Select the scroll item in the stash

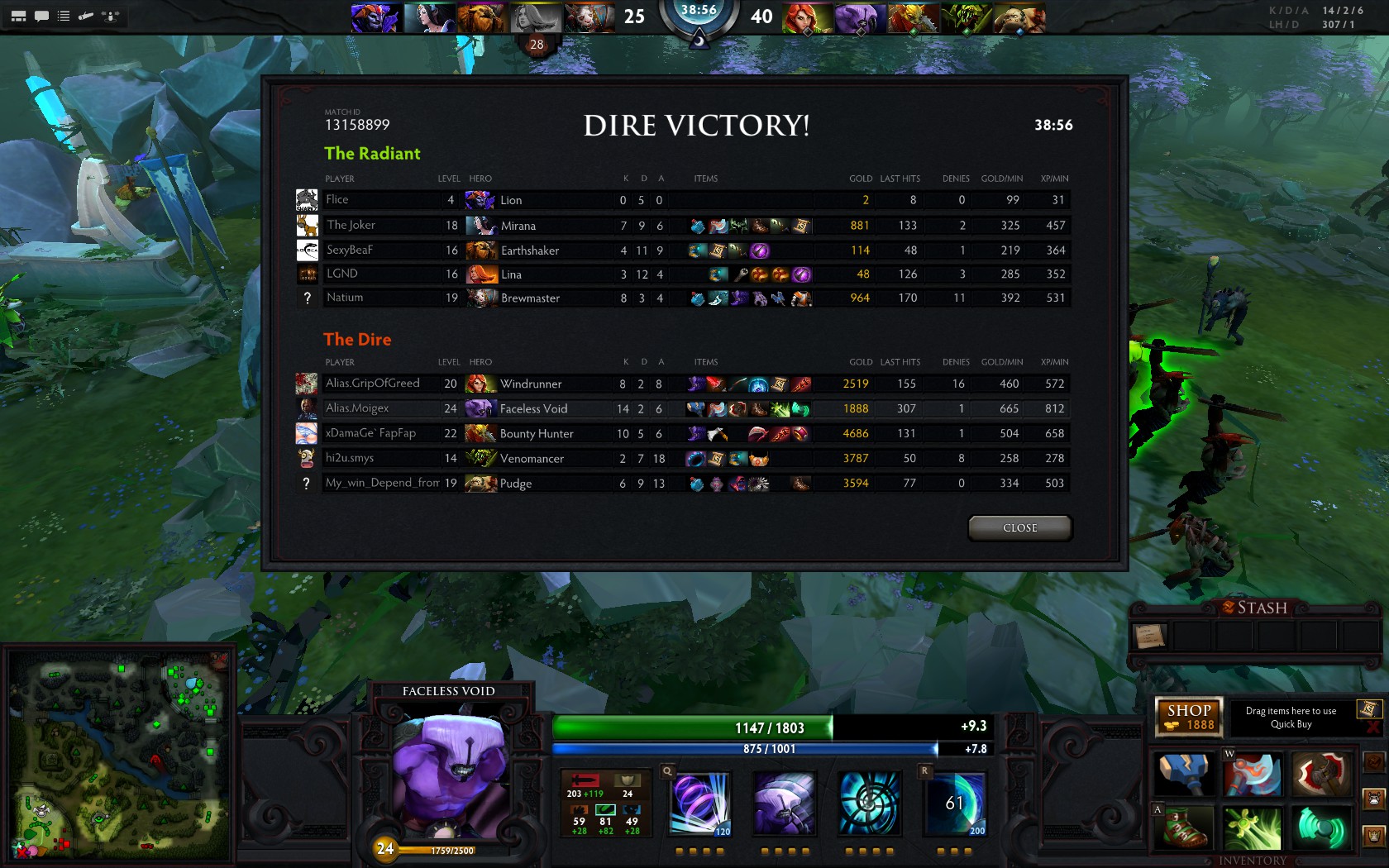tap(1150, 636)
